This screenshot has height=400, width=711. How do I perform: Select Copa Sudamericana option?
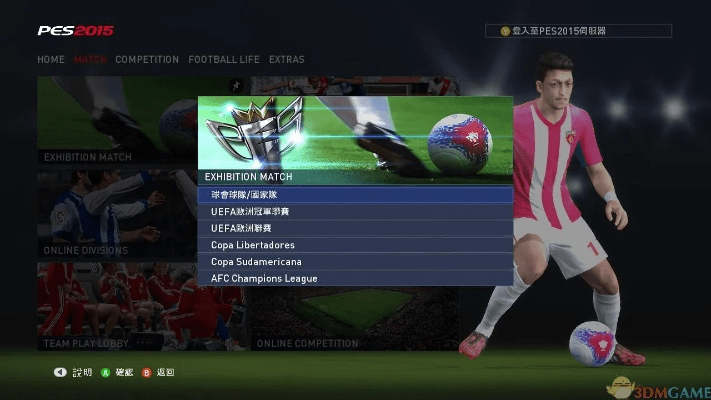click(355, 261)
